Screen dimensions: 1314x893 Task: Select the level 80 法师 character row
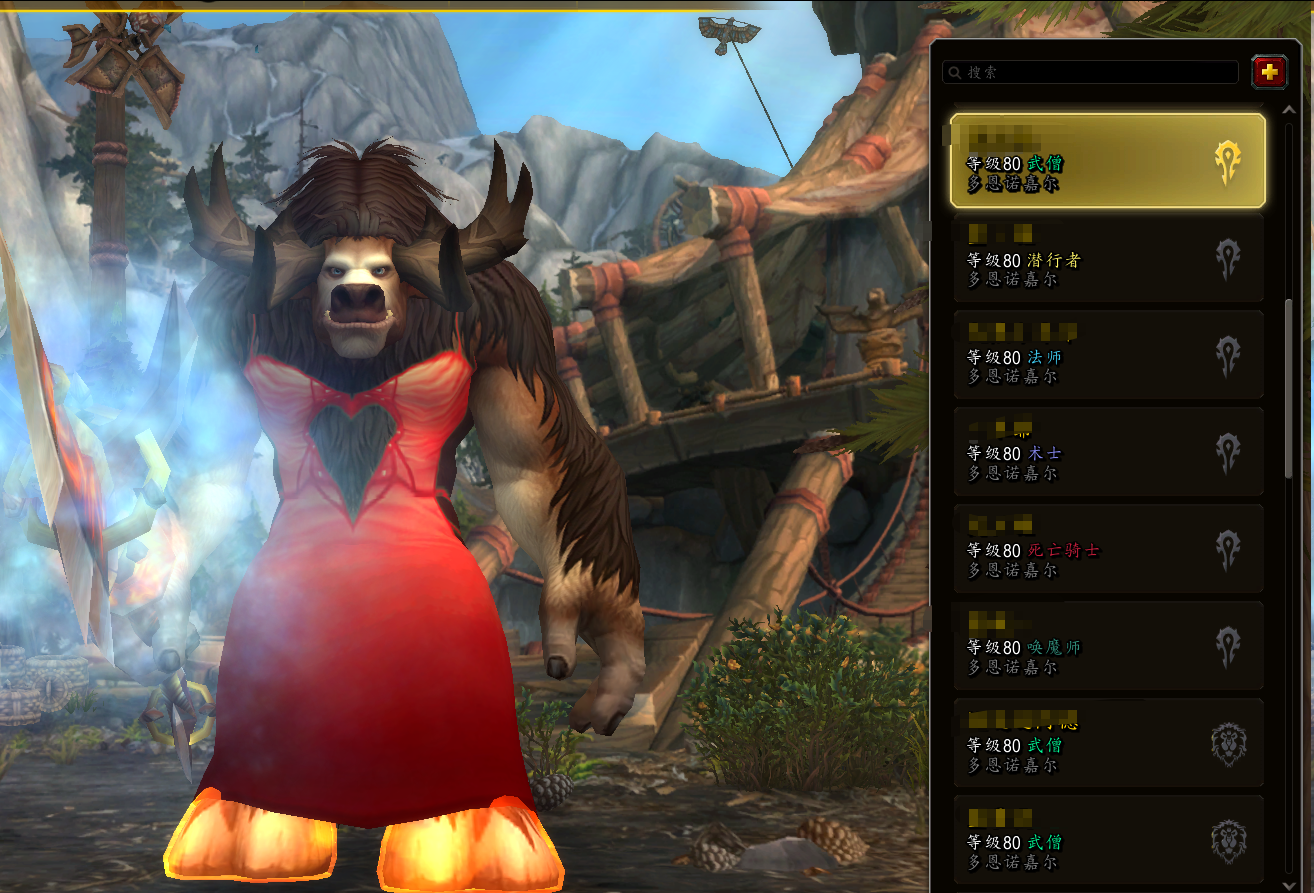pyautogui.click(x=1107, y=355)
